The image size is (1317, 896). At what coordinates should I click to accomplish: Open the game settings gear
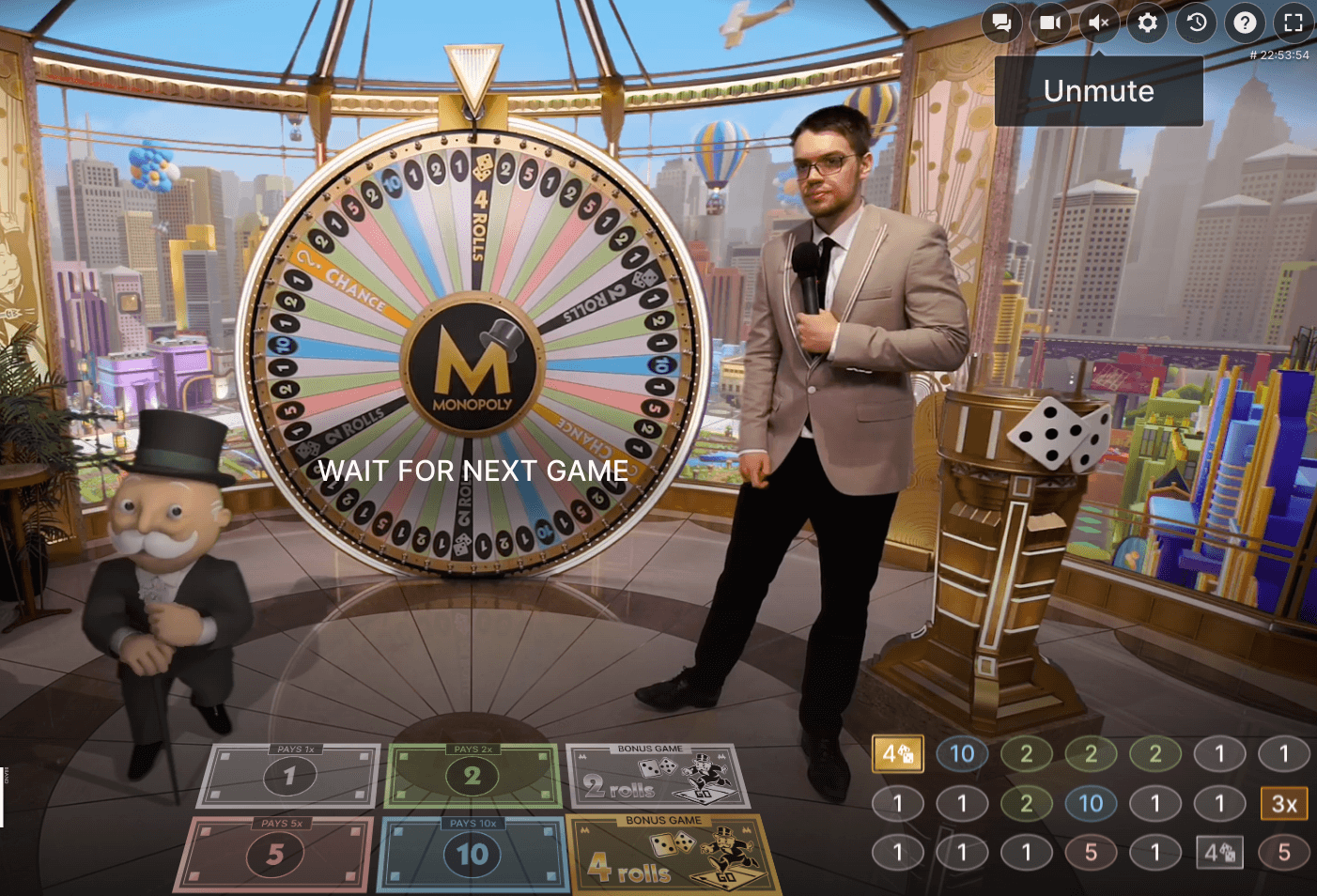click(x=1147, y=23)
